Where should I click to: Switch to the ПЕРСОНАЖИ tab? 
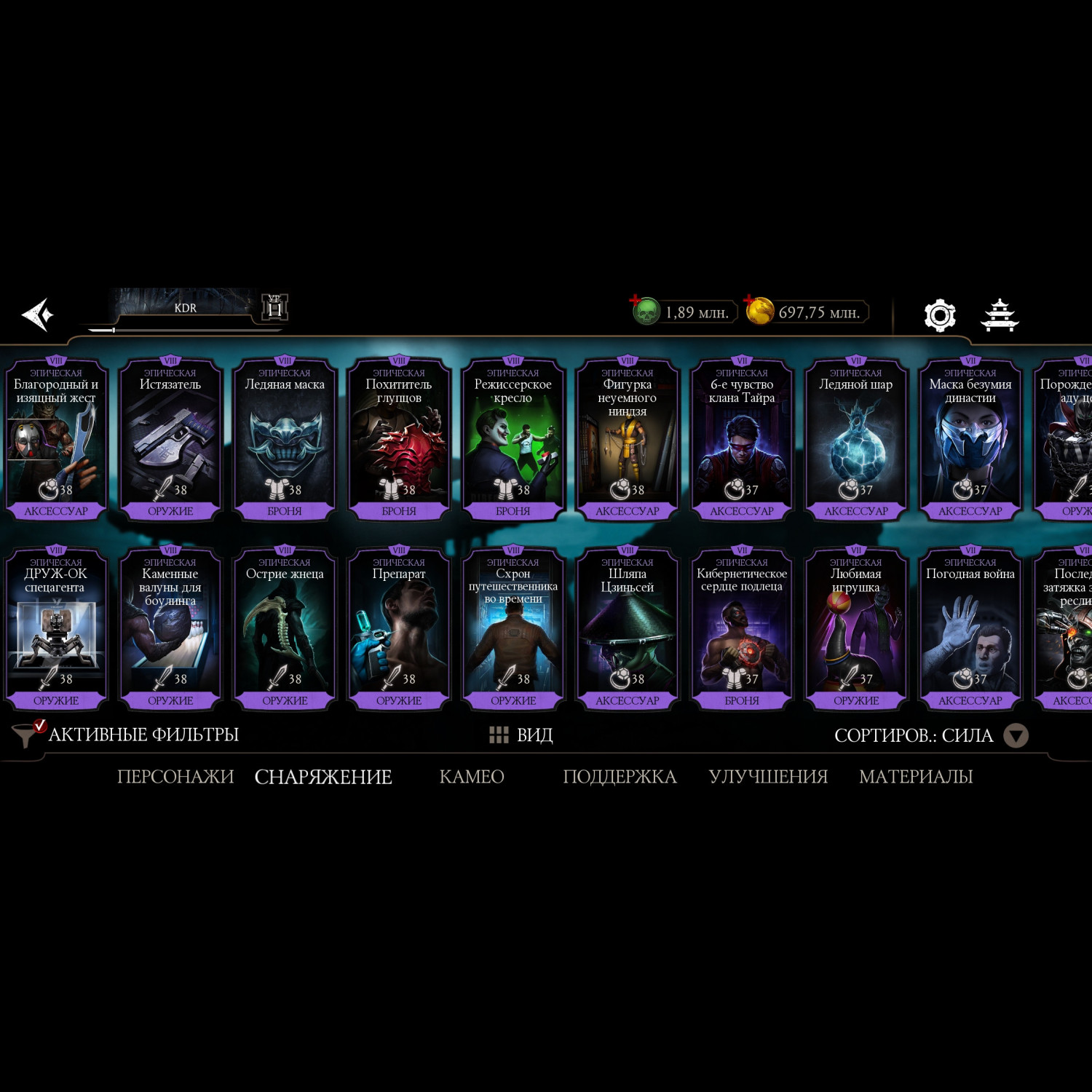[175, 777]
